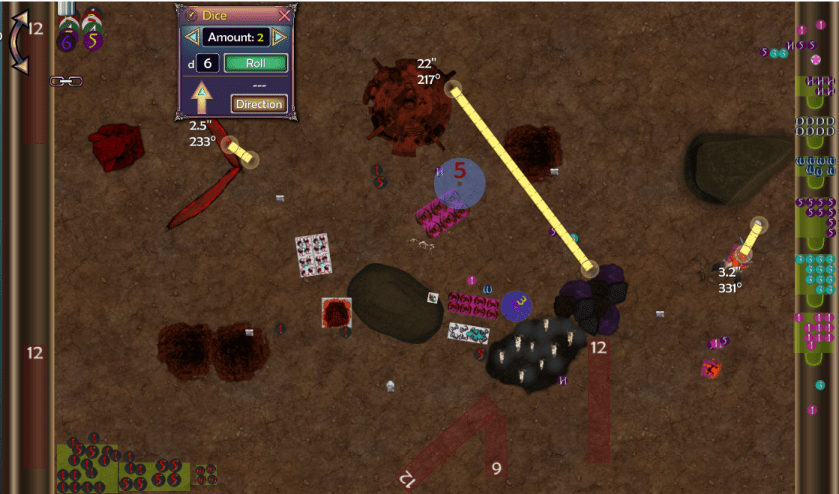The image size is (839, 494).
Task: Click the curved double-arrow flip icon
Action: point(17,40)
